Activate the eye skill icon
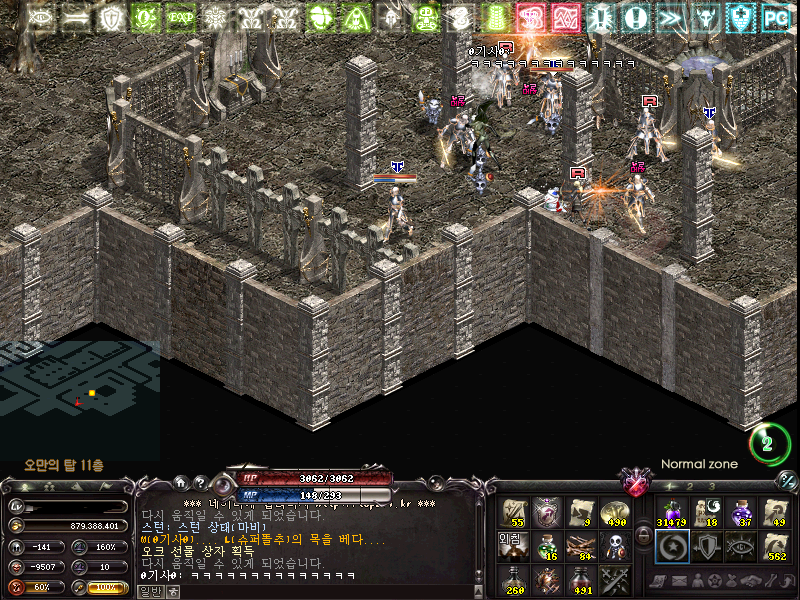800x600 pixels. [741, 546]
